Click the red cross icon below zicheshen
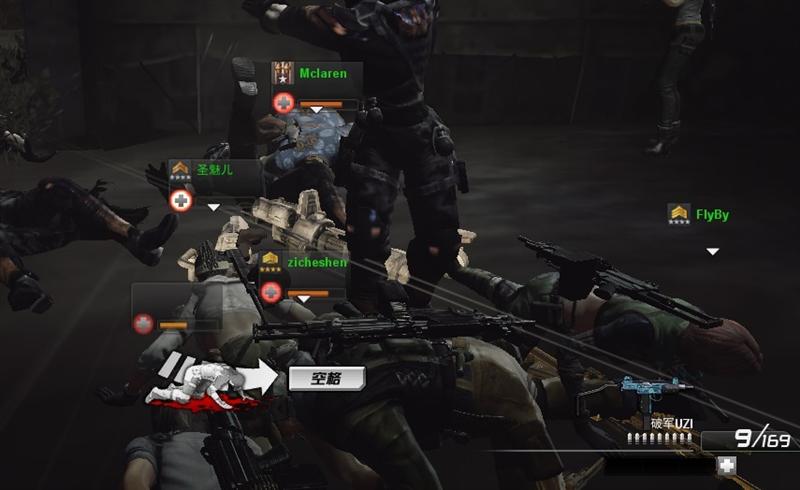 [x=270, y=292]
